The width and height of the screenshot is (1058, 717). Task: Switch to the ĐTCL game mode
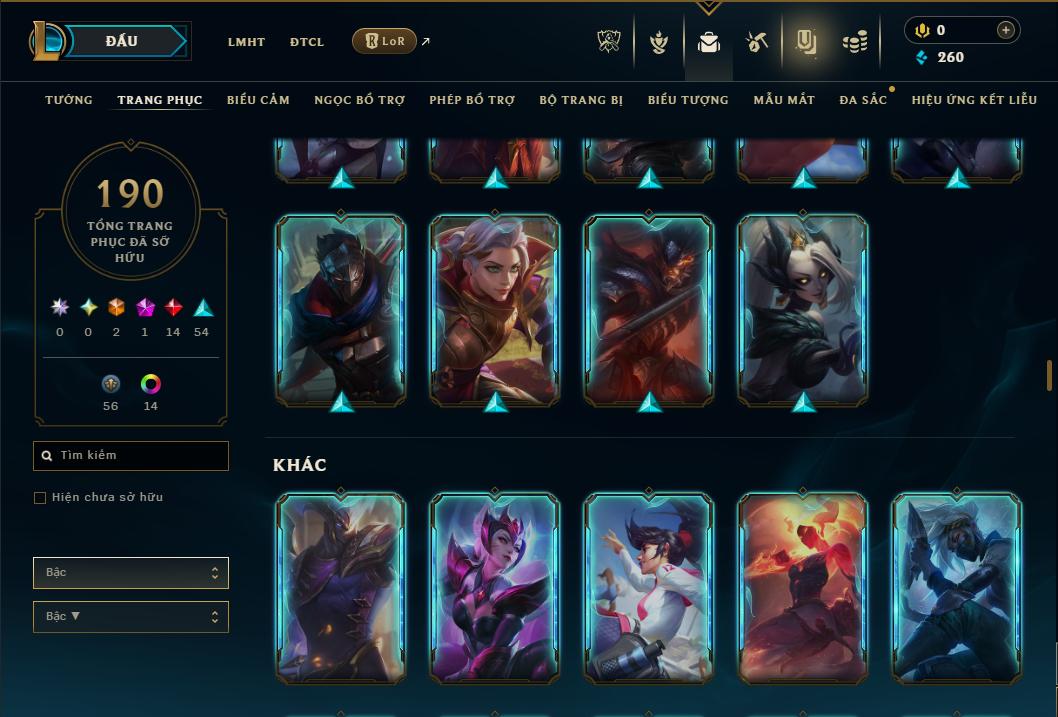[307, 42]
